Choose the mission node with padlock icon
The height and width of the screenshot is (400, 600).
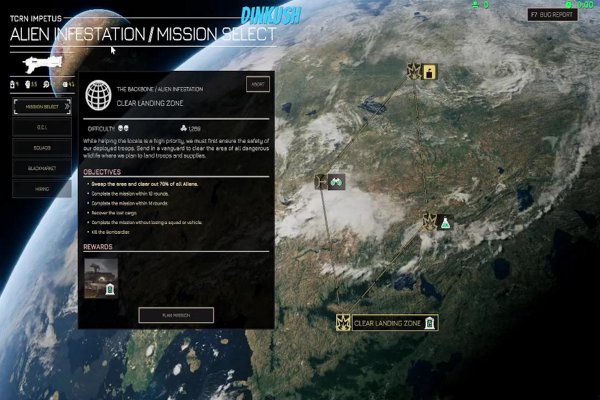coord(422,71)
